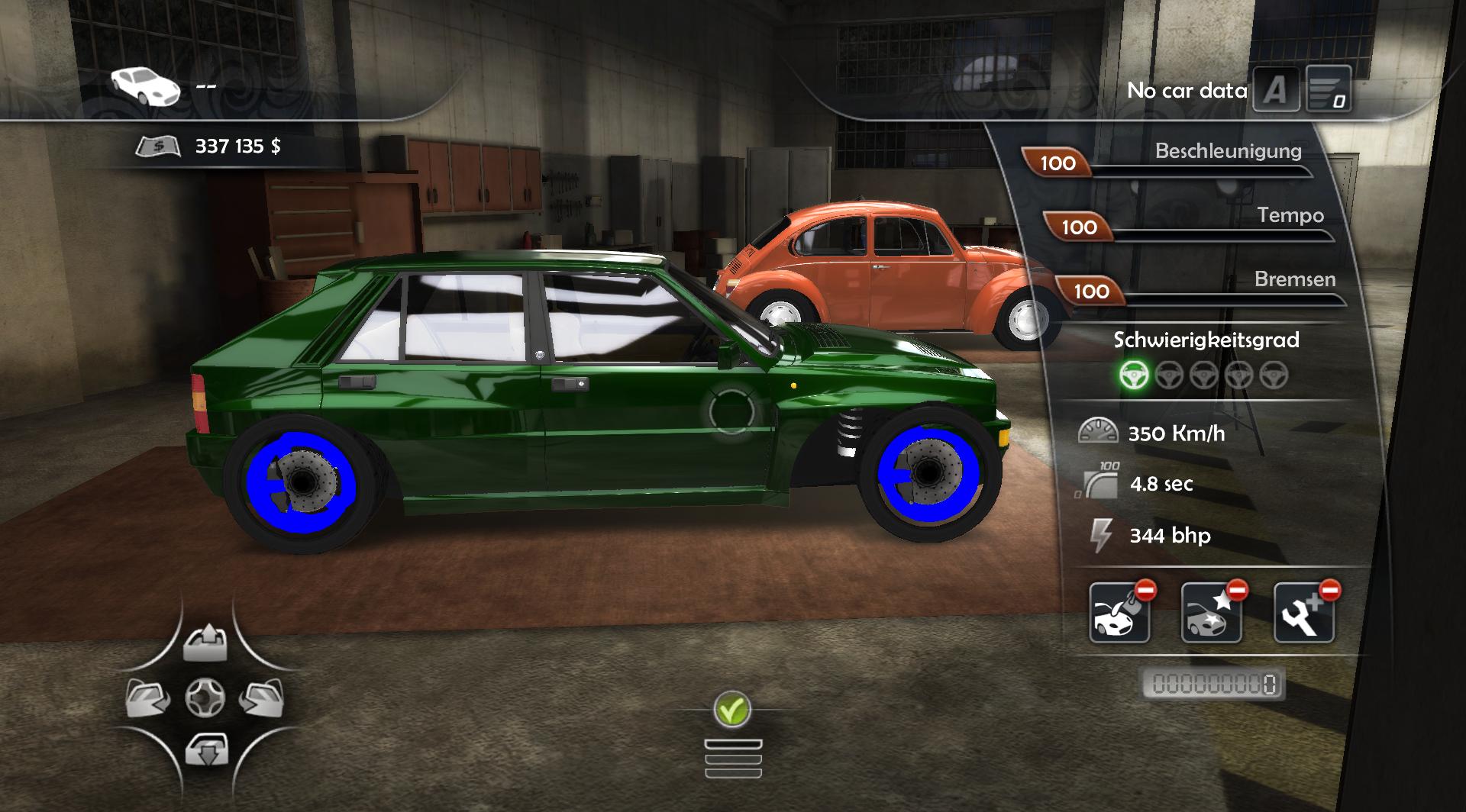
Task: Select the wheel icon in the view pad
Action: pos(205,698)
